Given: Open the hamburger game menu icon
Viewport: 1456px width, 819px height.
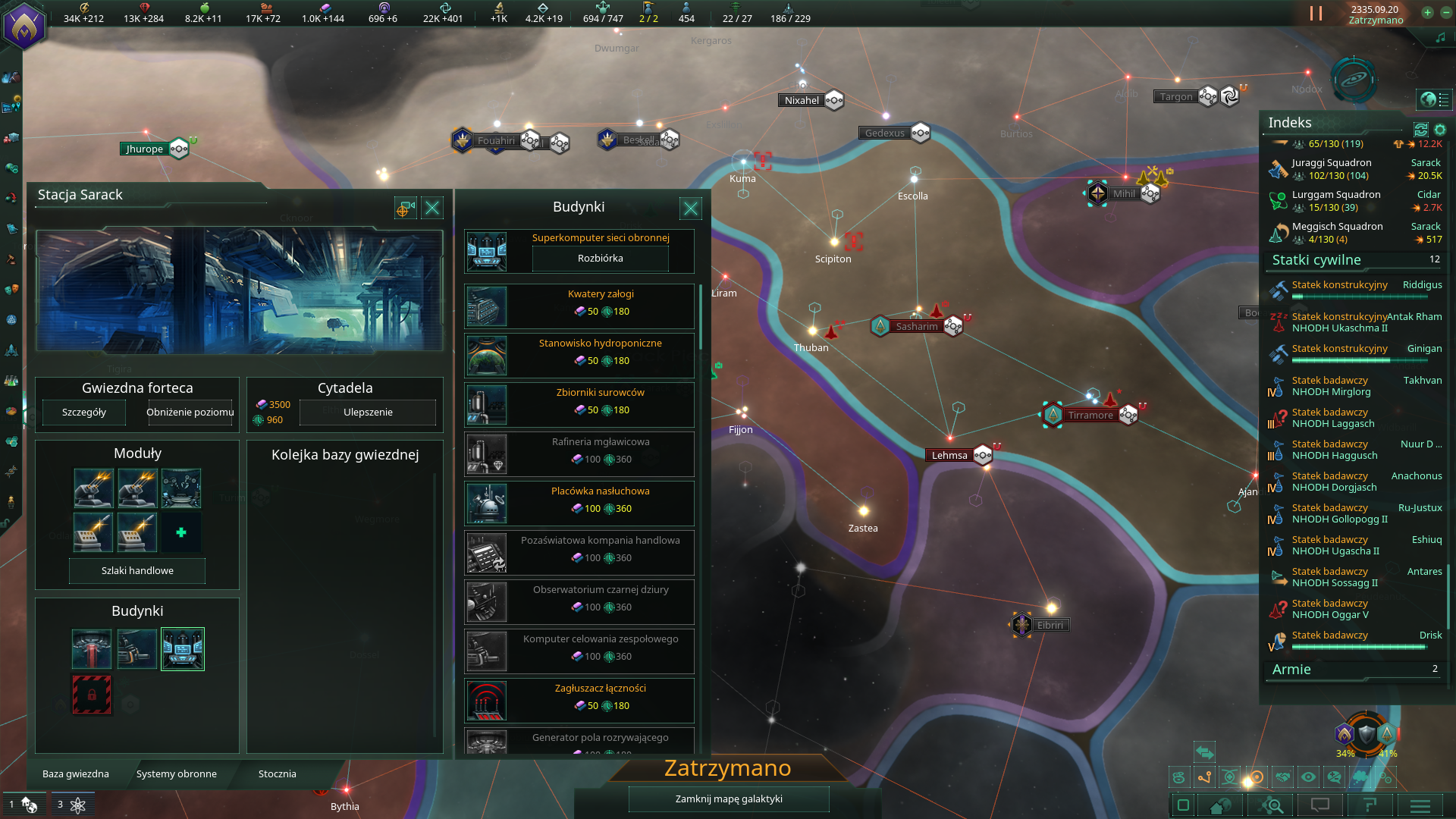Looking at the screenshot, I should click(1422, 805).
